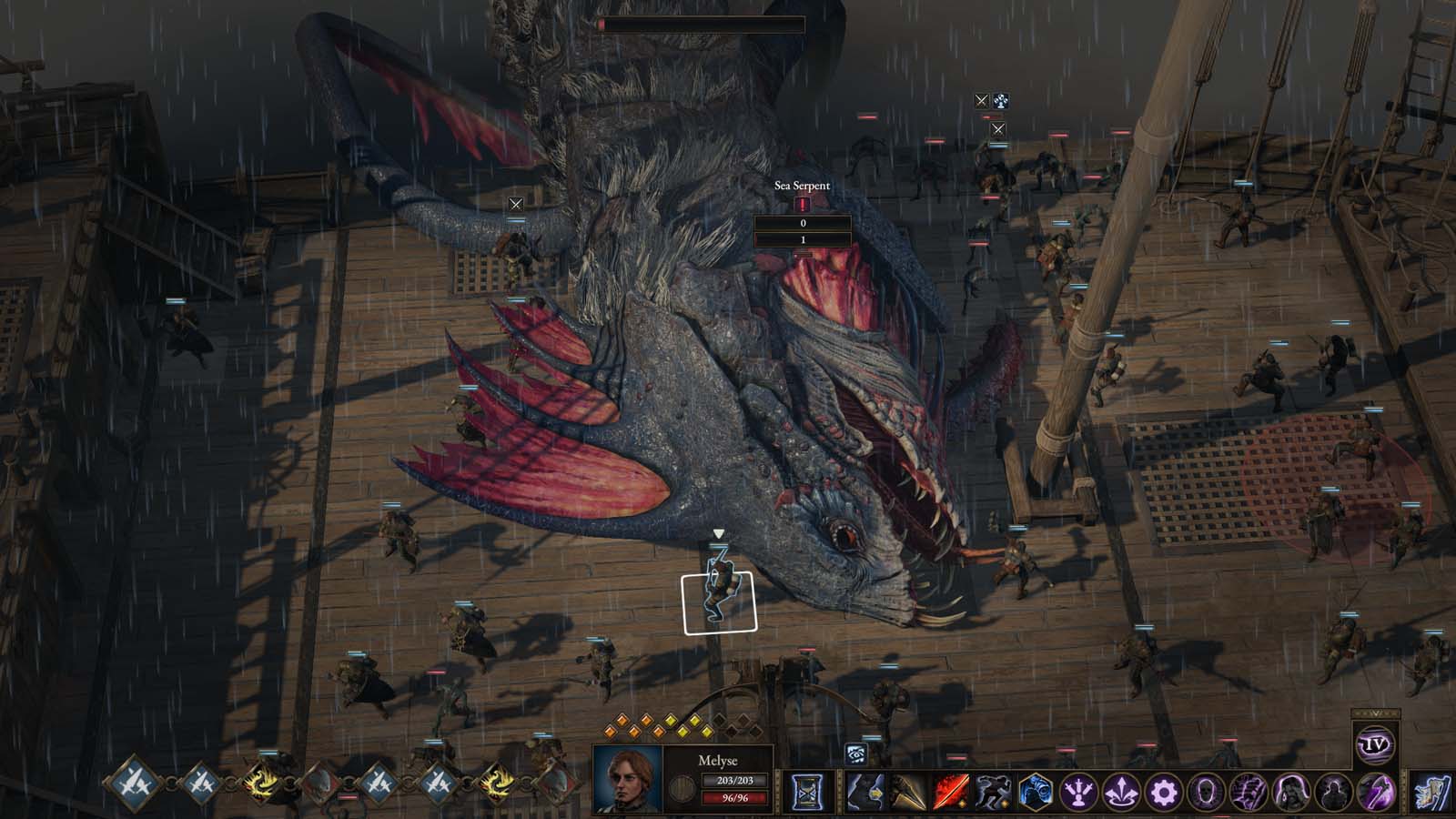The image size is (1456, 819).
Task: Open the harp icon at the far right
Action: click(x=1431, y=792)
